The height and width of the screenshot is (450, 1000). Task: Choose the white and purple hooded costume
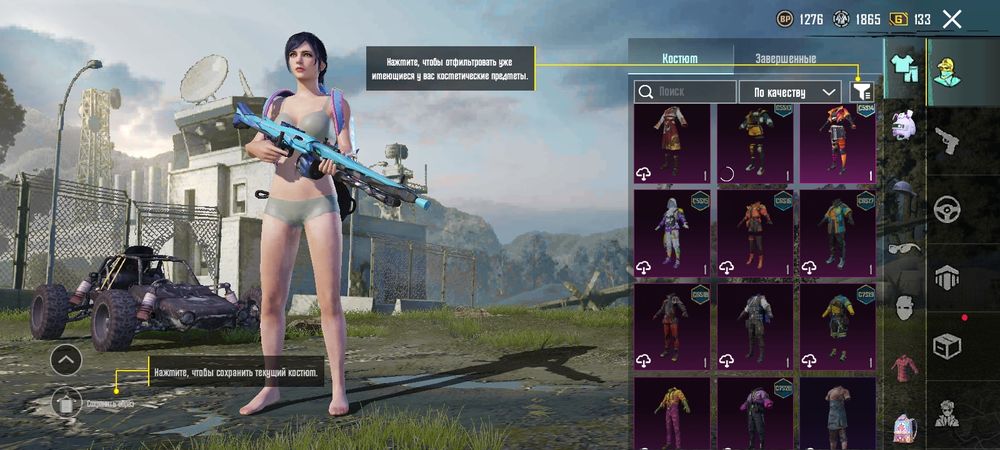point(672,233)
